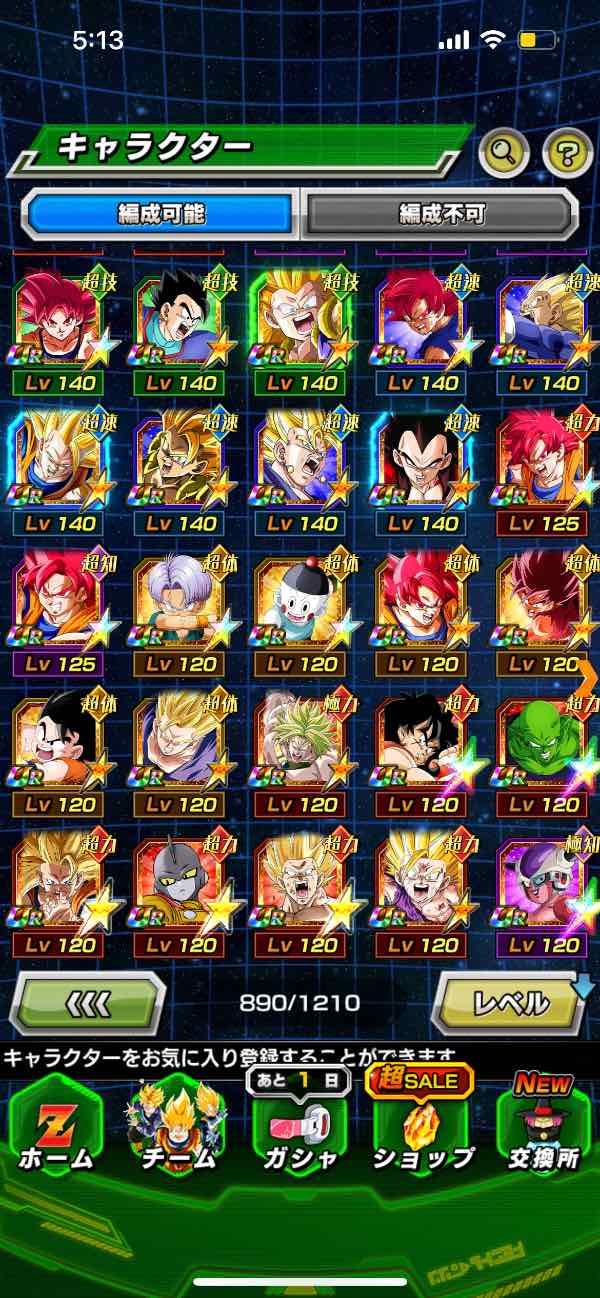
Task: Select the Frieza character card
Action: click(x=543, y=884)
